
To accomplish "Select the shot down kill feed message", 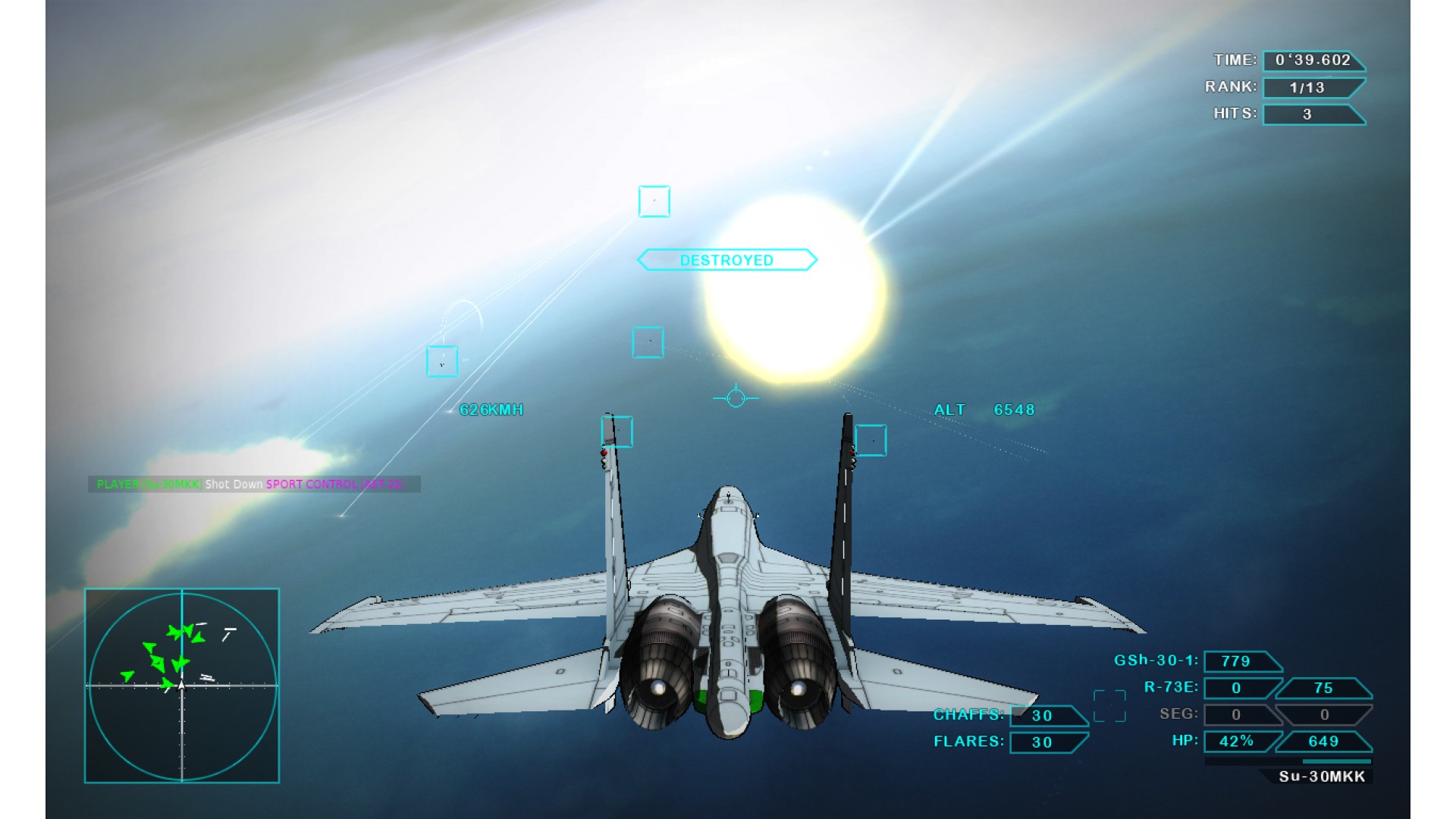I will point(254,484).
